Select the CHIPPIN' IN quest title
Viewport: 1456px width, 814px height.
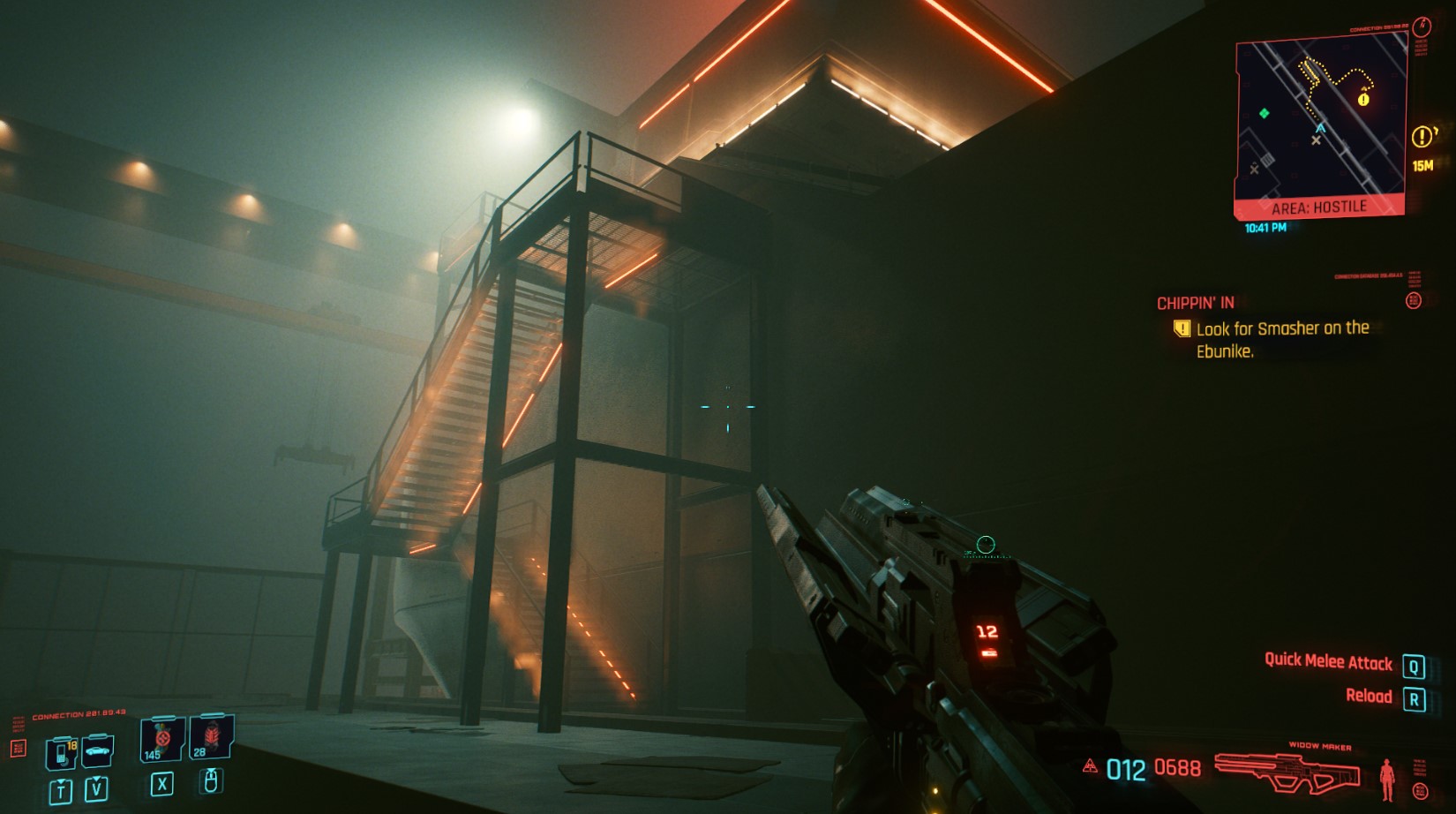coord(1195,305)
